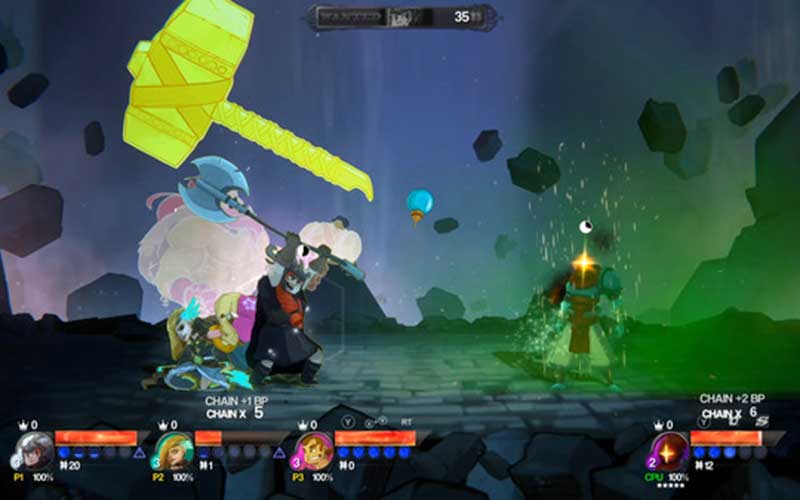The width and height of the screenshot is (800, 500).
Task: Select the P1 helmeted character portrait
Action: point(33,451)
